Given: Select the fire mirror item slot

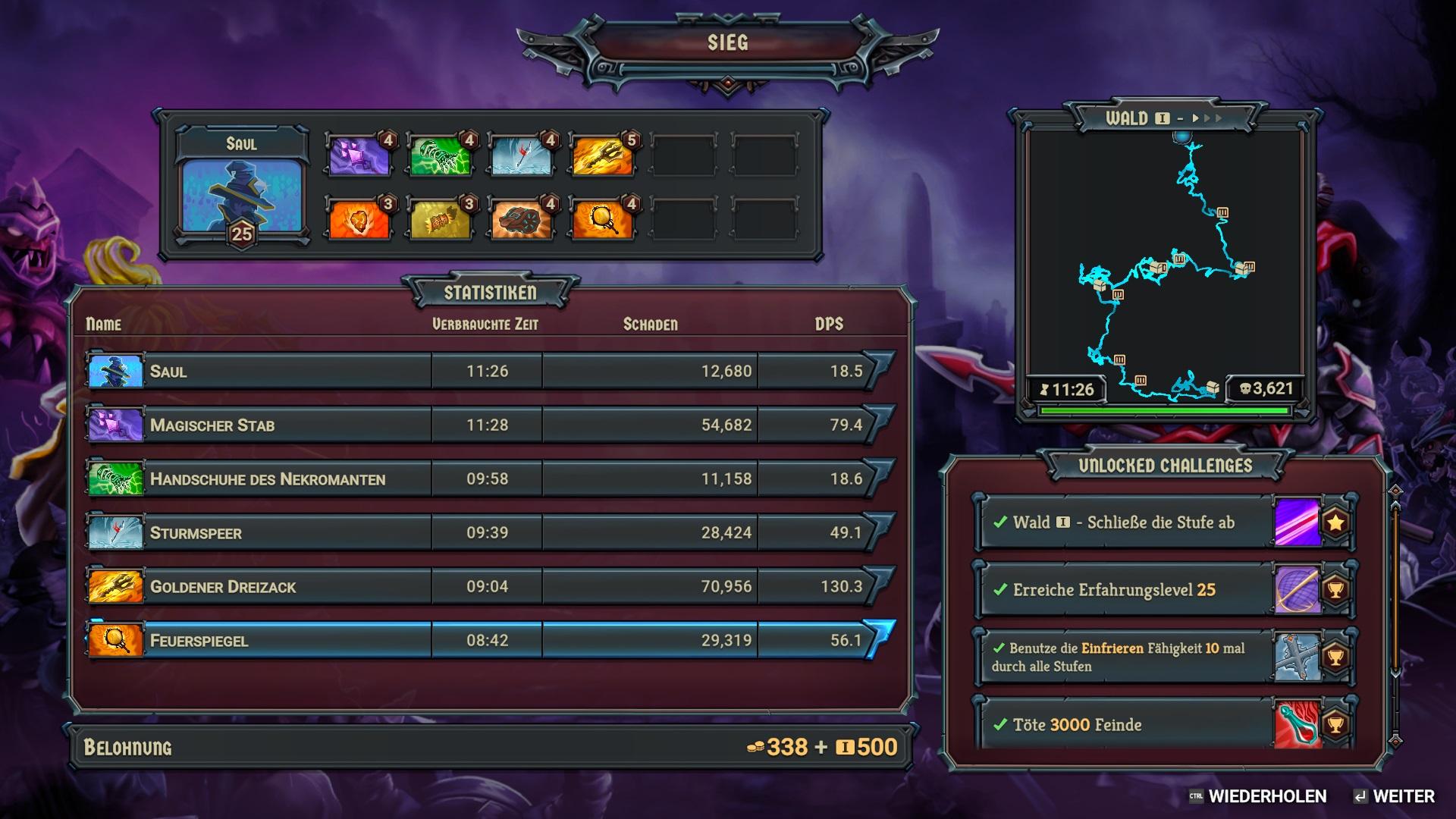Looking at the screenshot, I should (x=603, y=220).
